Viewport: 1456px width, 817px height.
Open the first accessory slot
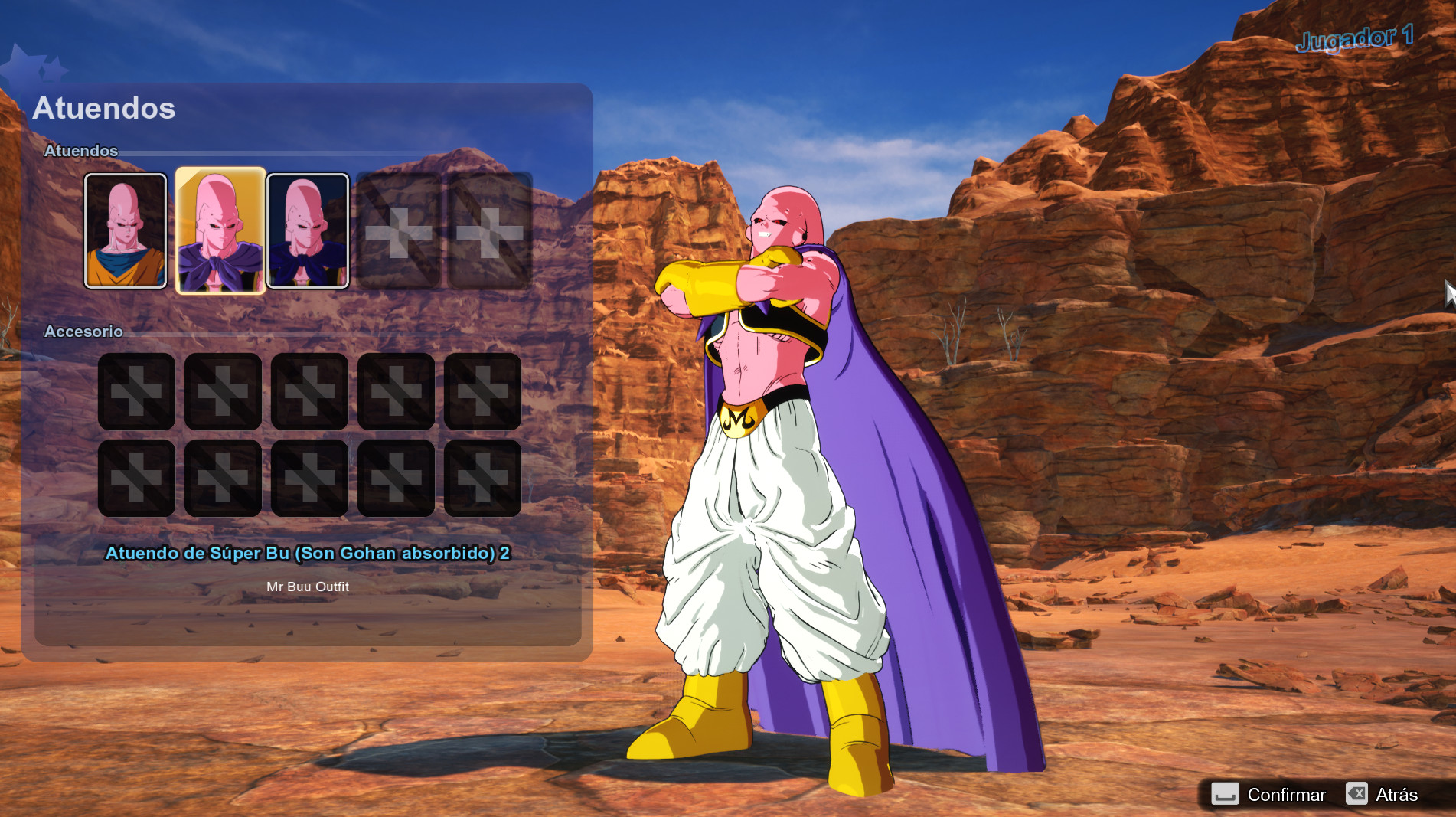136,392
